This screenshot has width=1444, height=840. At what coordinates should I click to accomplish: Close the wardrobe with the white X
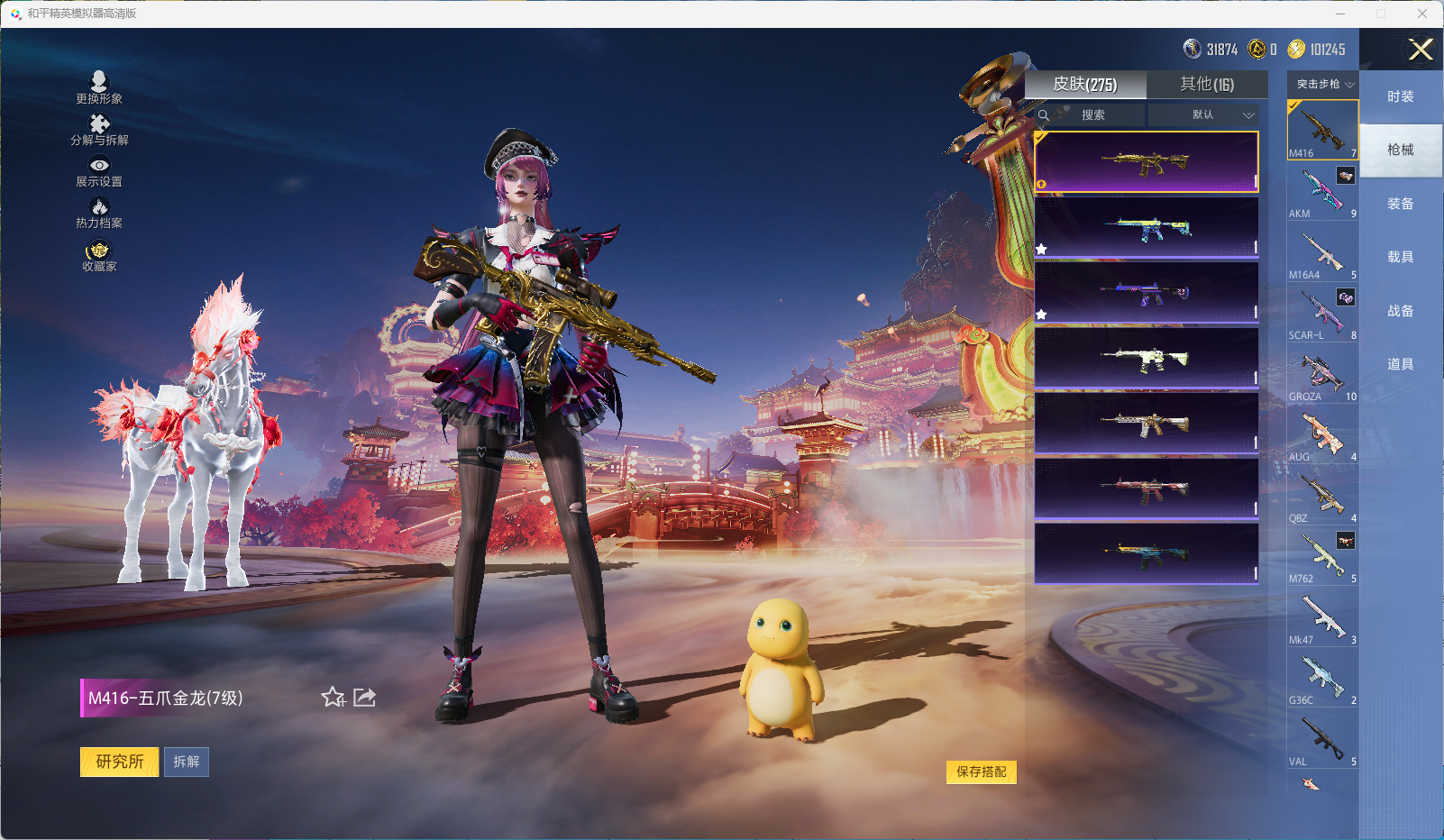(1421, 50)
